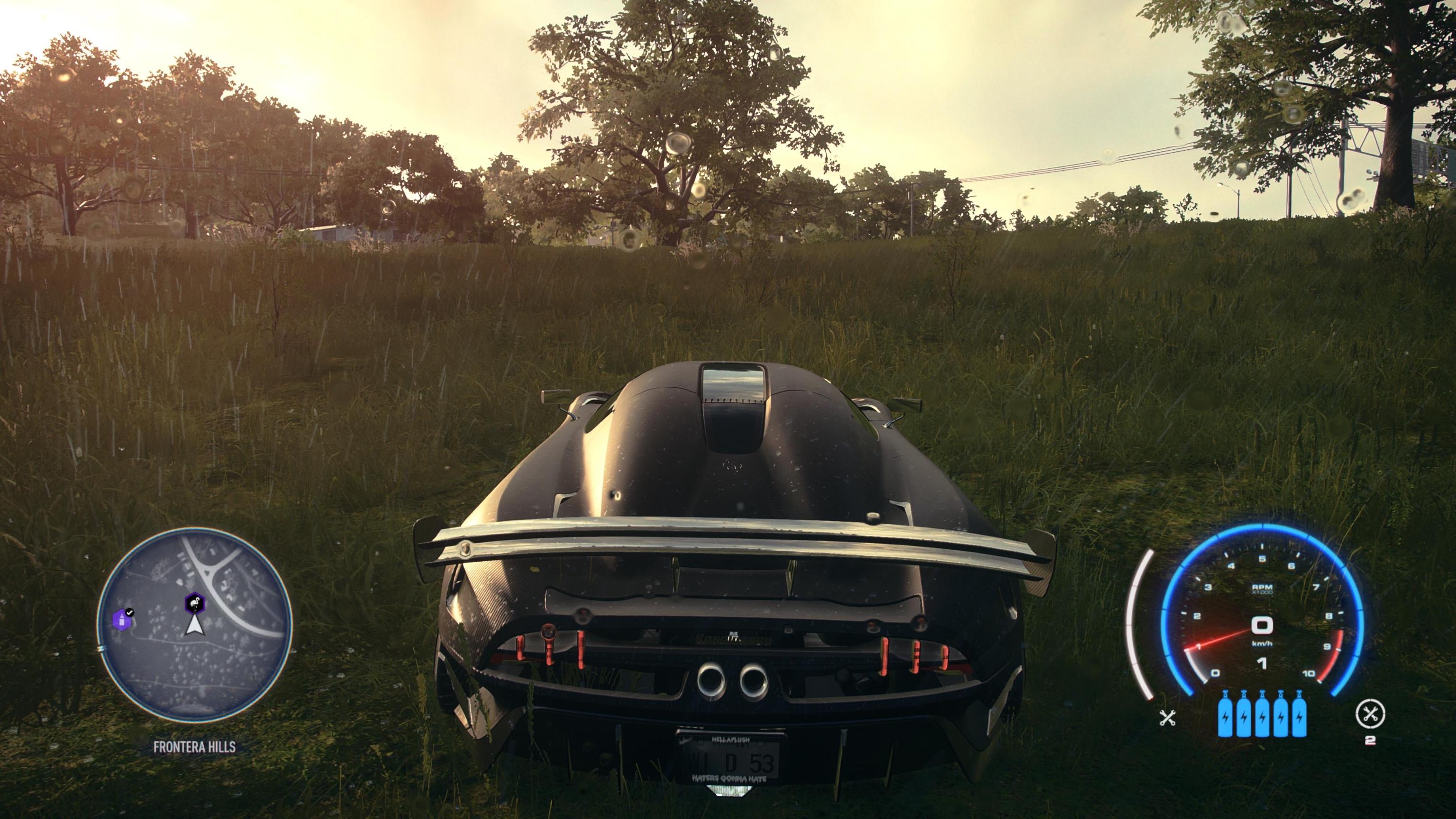Image resolution: width=1456 pixels, height=819 pixels.
Task: Select the flamingo collectible marker on the minimap
Action: [x=195, y=603]
